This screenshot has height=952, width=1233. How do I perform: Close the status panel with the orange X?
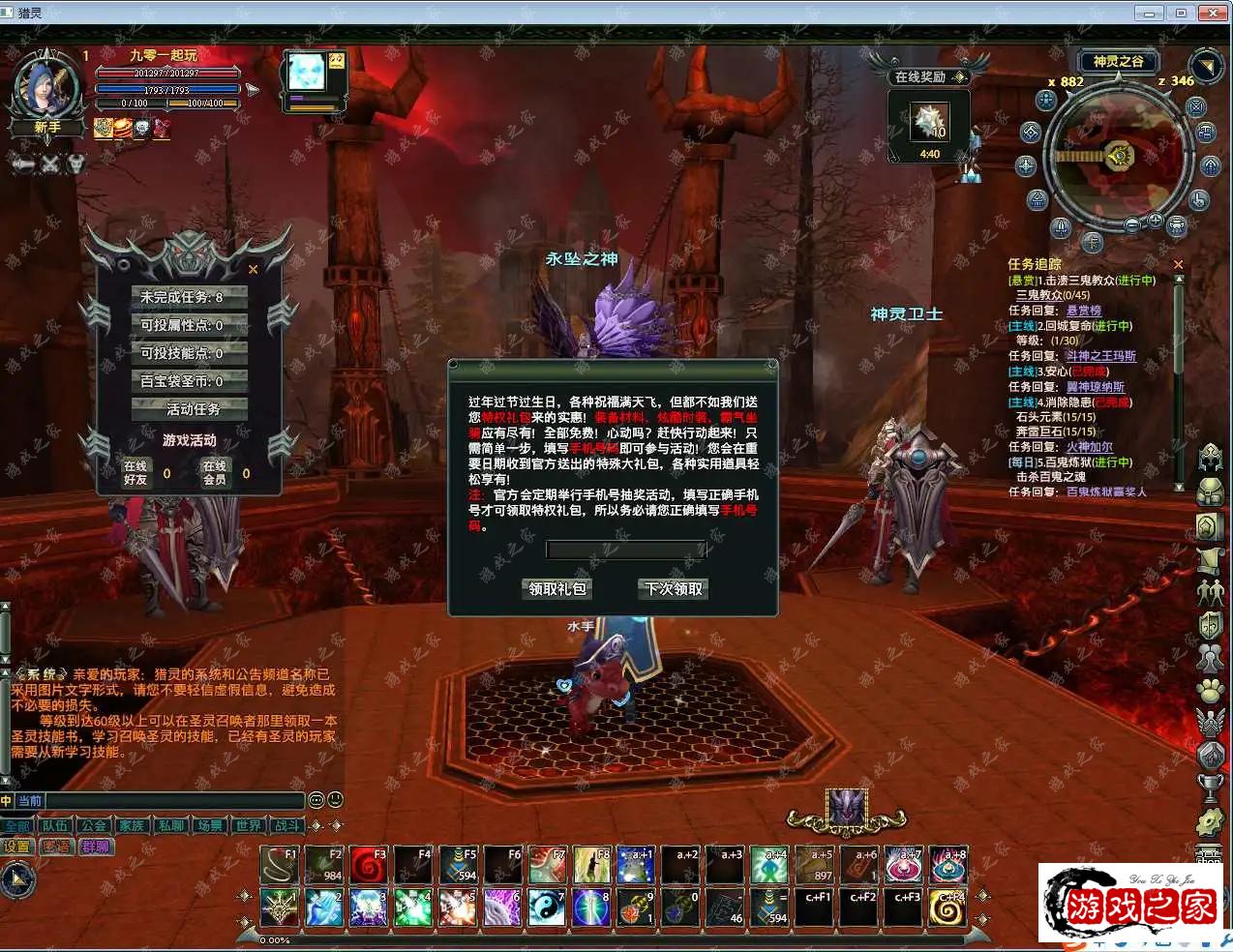254,270
